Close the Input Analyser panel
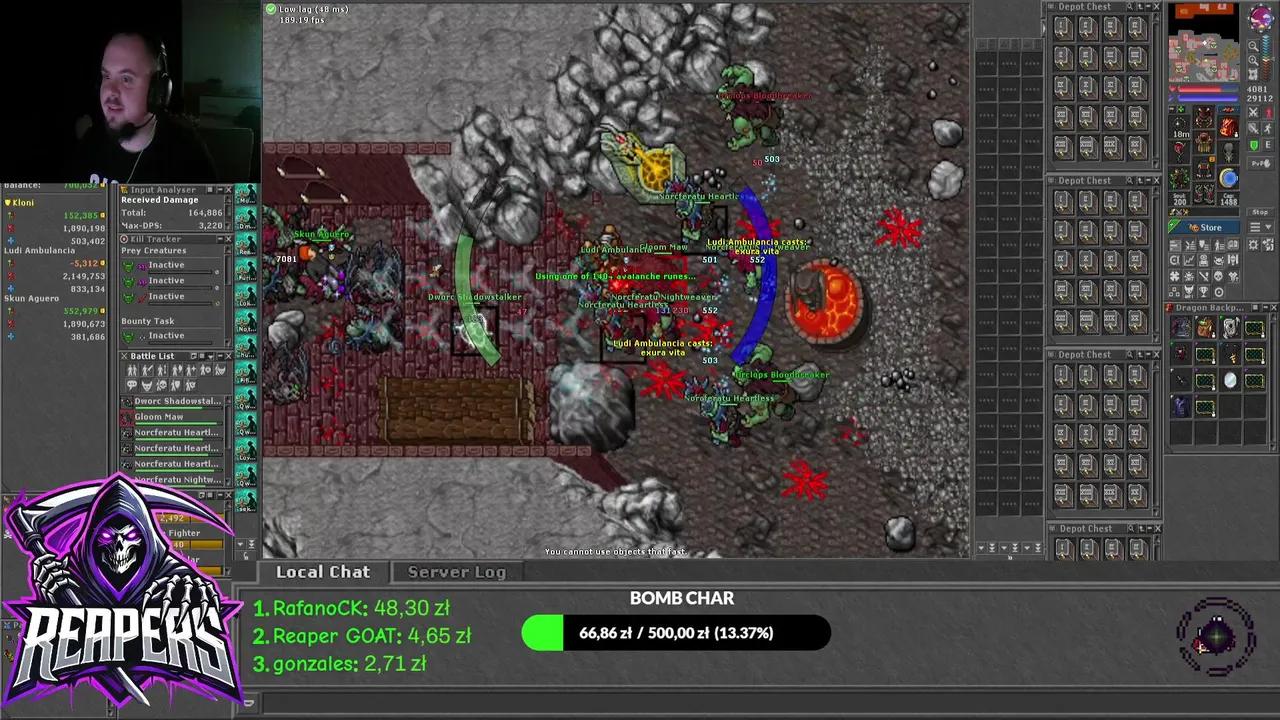 tap(228, 189)
